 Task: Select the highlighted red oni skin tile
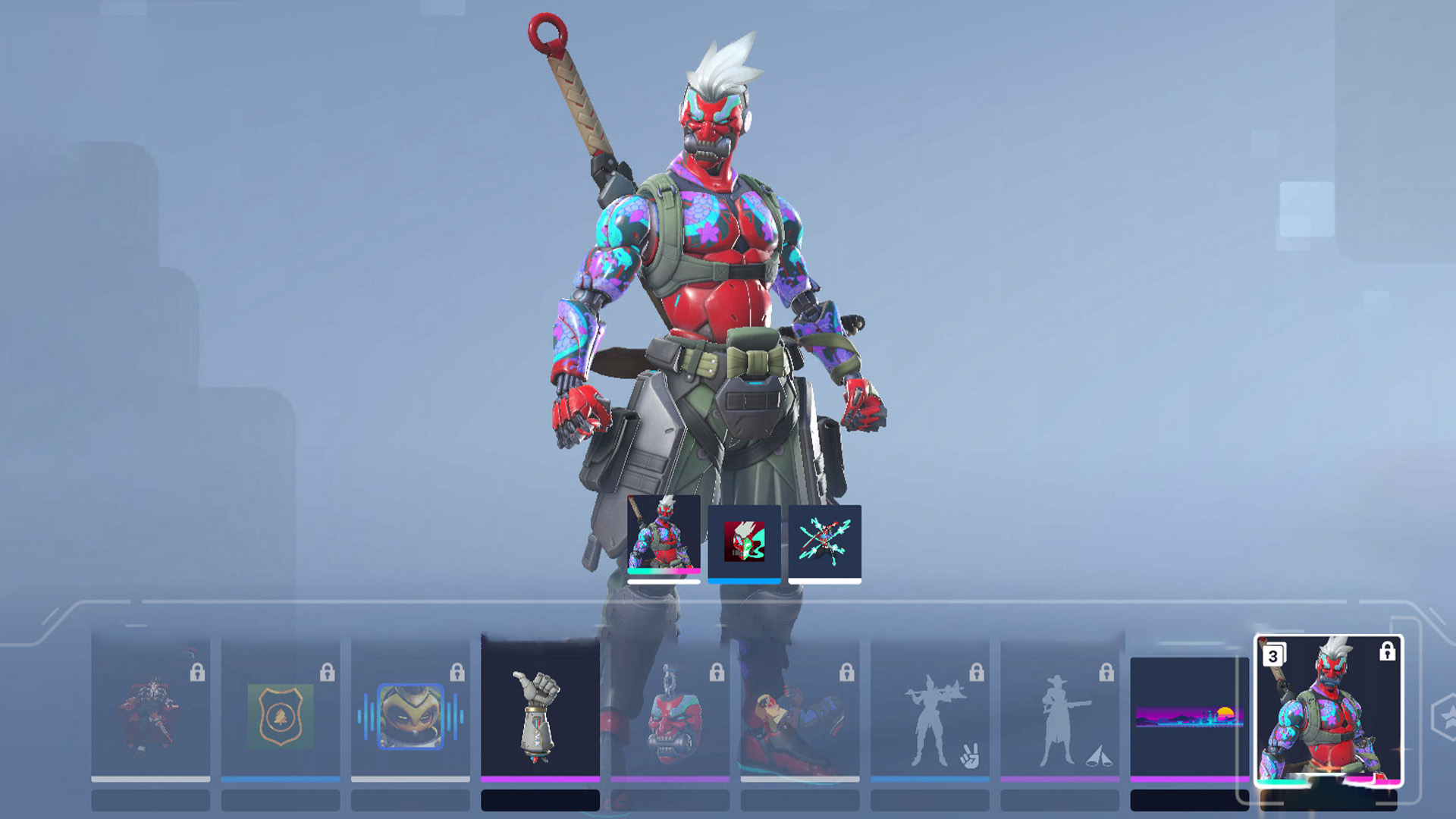tap(1329, 711)
